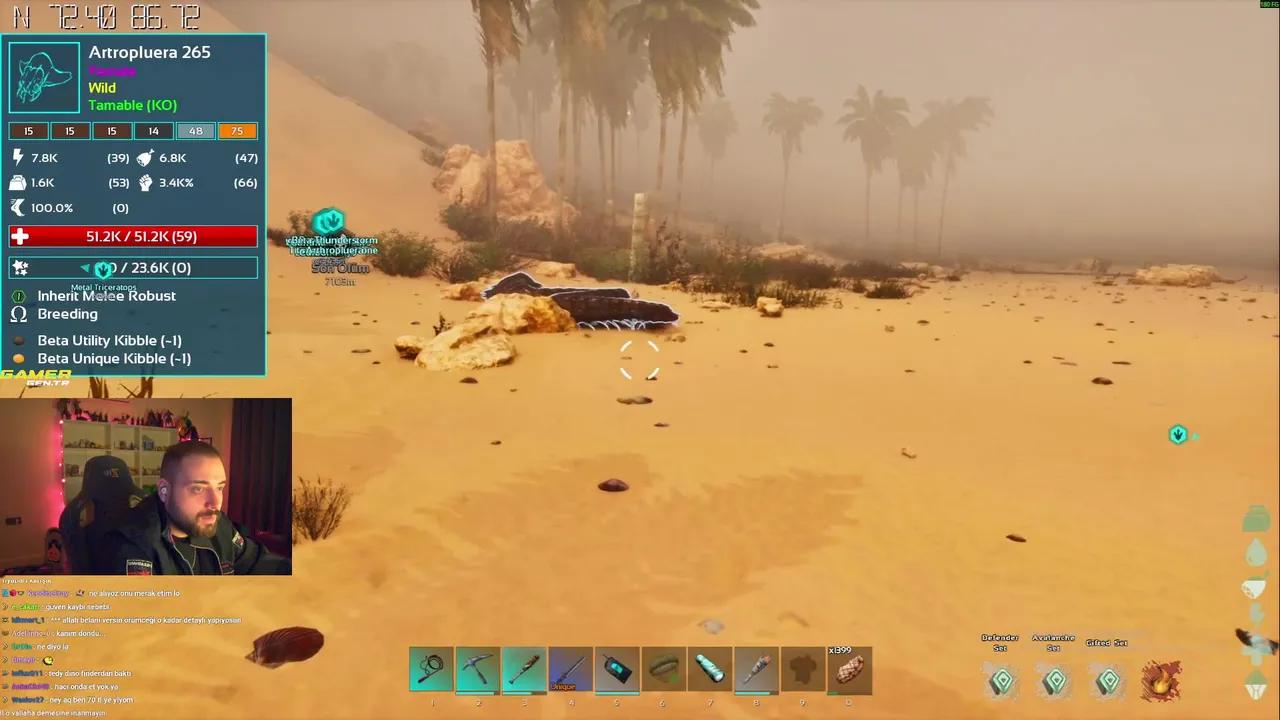1280x720 pixels.
Task: Click the Beta Thunderstorm Artropluera waypoint marker
Action: click(x=330, y=220)
